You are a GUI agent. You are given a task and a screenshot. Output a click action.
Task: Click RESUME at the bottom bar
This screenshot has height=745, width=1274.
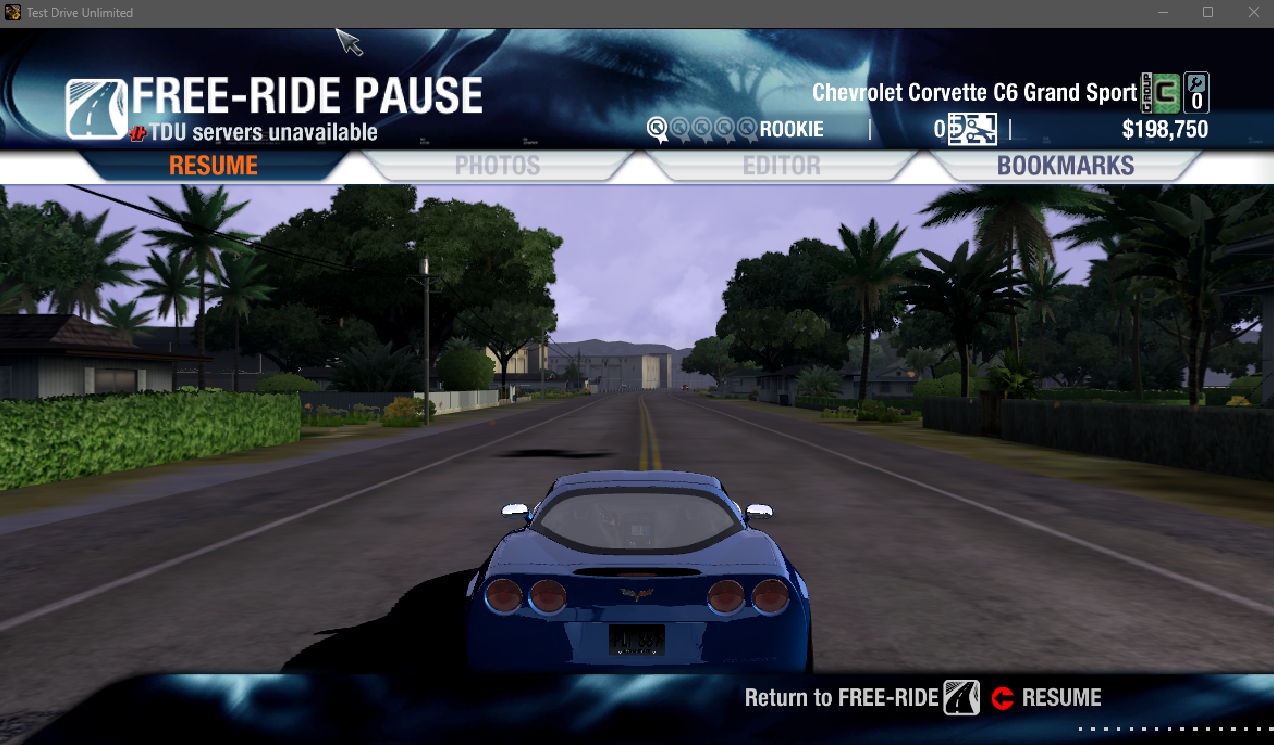click(1047, 698)
